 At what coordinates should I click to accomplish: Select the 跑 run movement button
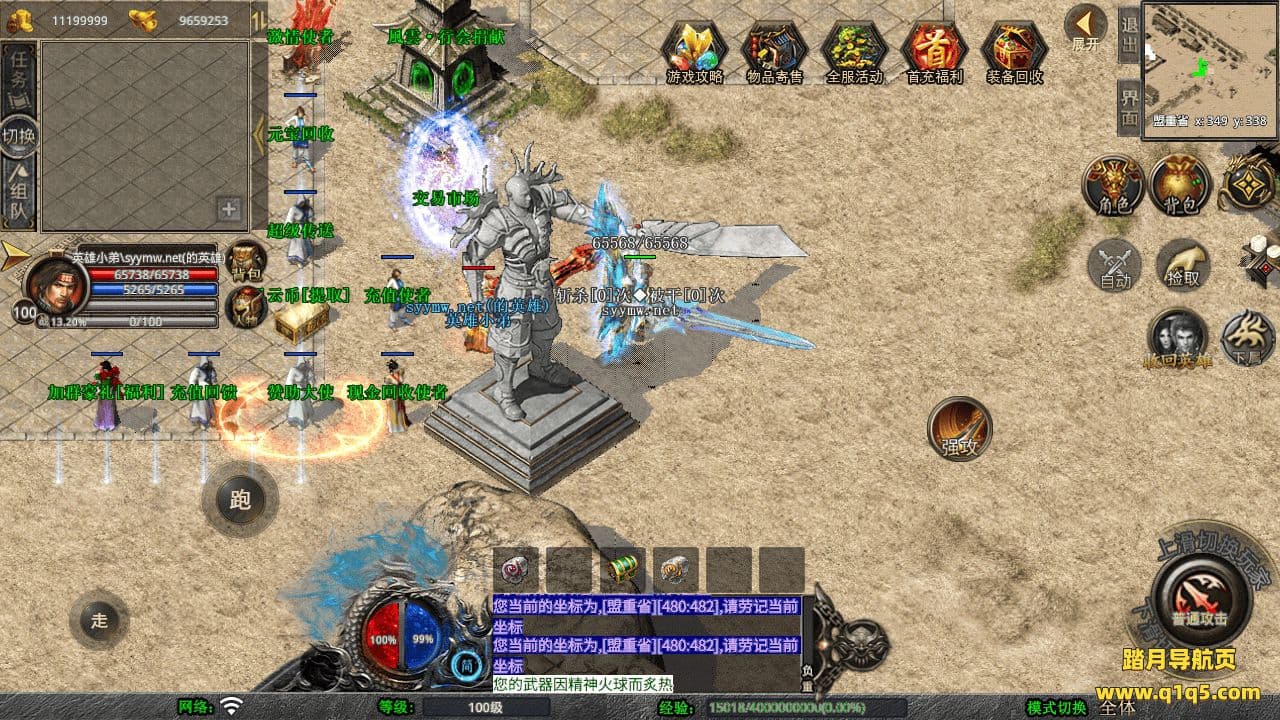click(x=240, y=499)
